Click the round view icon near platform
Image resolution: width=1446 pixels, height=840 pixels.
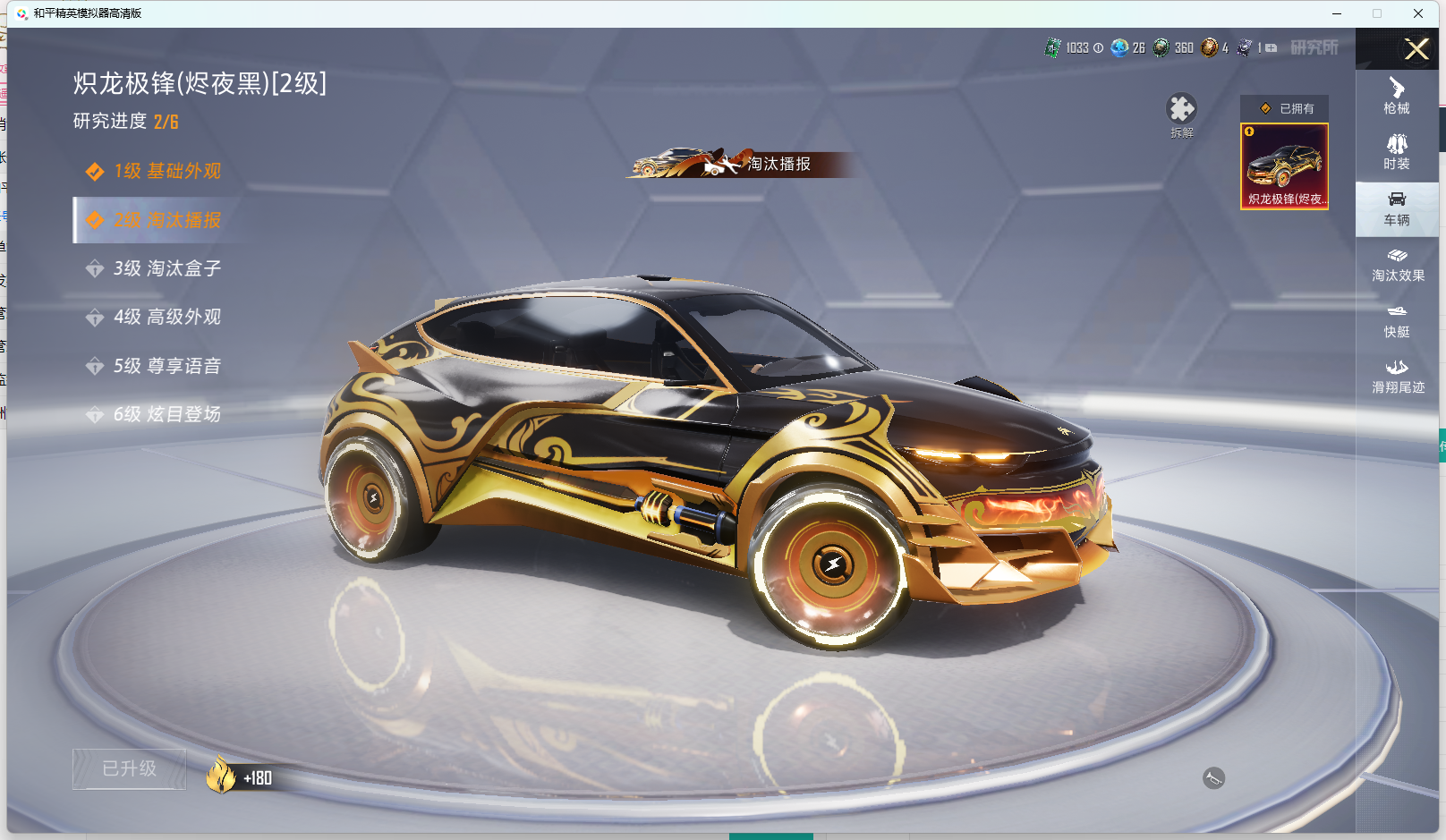click(1213, 778)
